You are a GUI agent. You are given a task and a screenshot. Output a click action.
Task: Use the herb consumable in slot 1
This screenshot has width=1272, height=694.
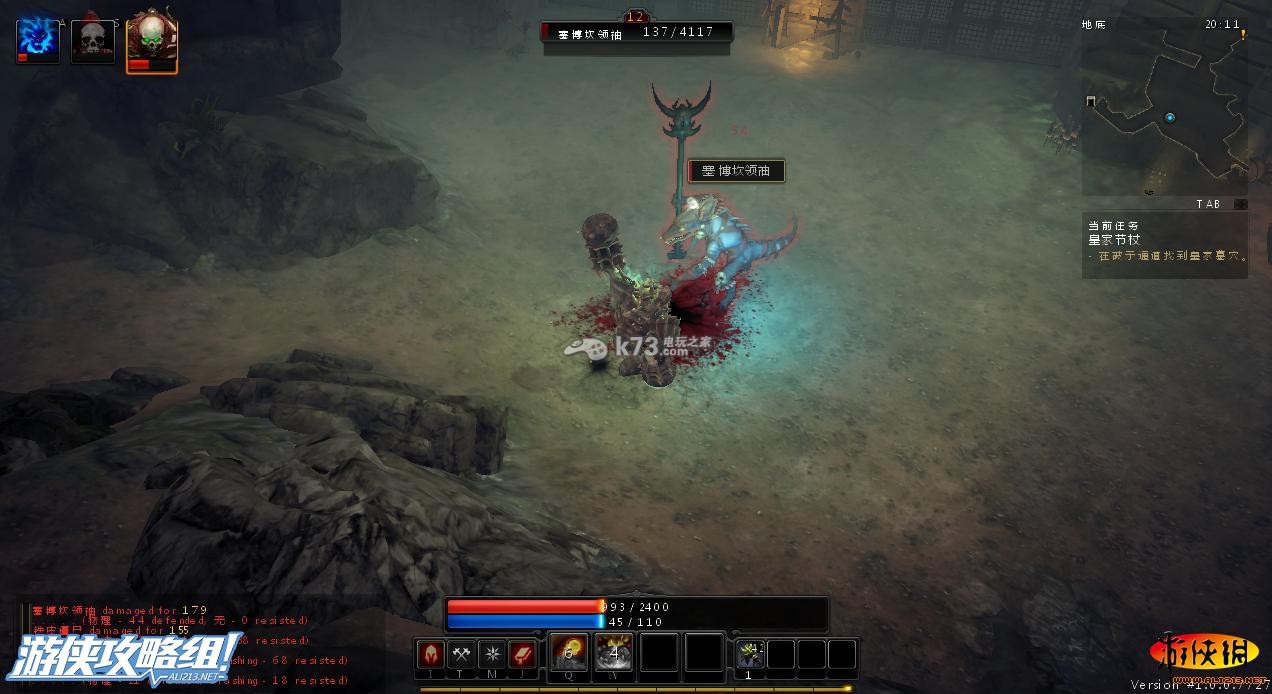pyautogui.click(x=750, y=654)
